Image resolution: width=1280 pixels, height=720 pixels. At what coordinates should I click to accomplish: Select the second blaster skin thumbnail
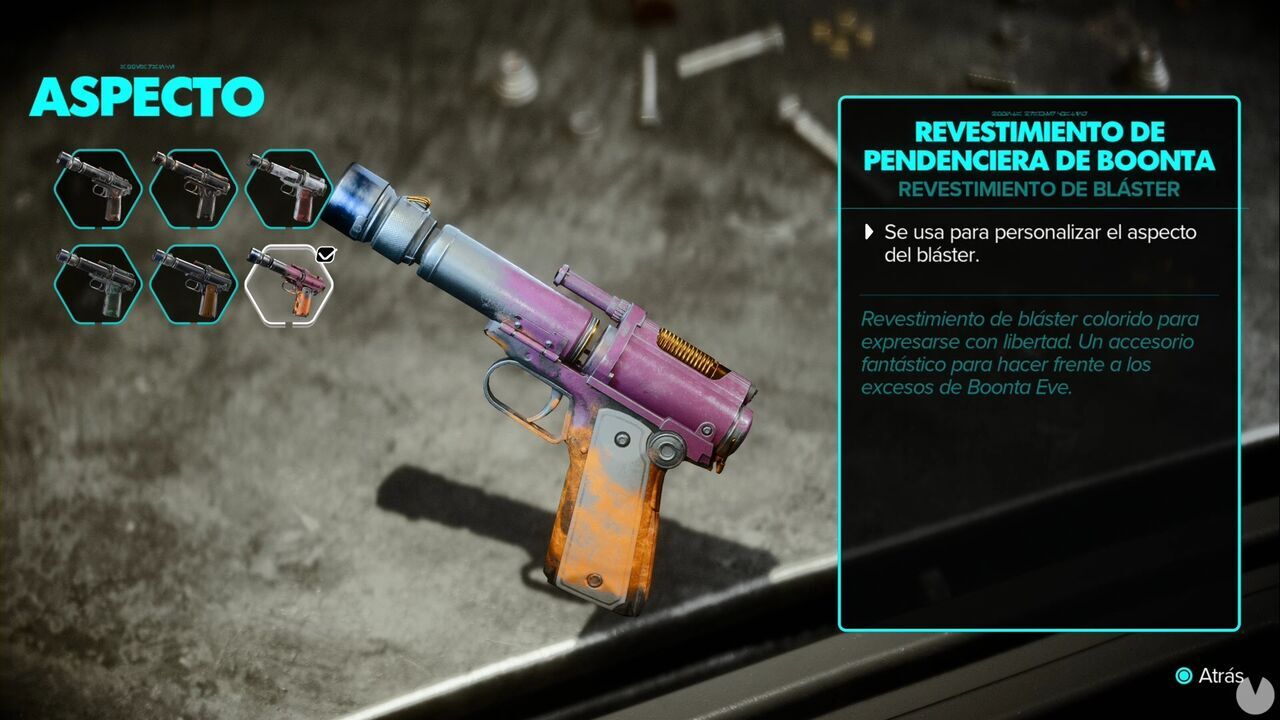pos(193,188)
